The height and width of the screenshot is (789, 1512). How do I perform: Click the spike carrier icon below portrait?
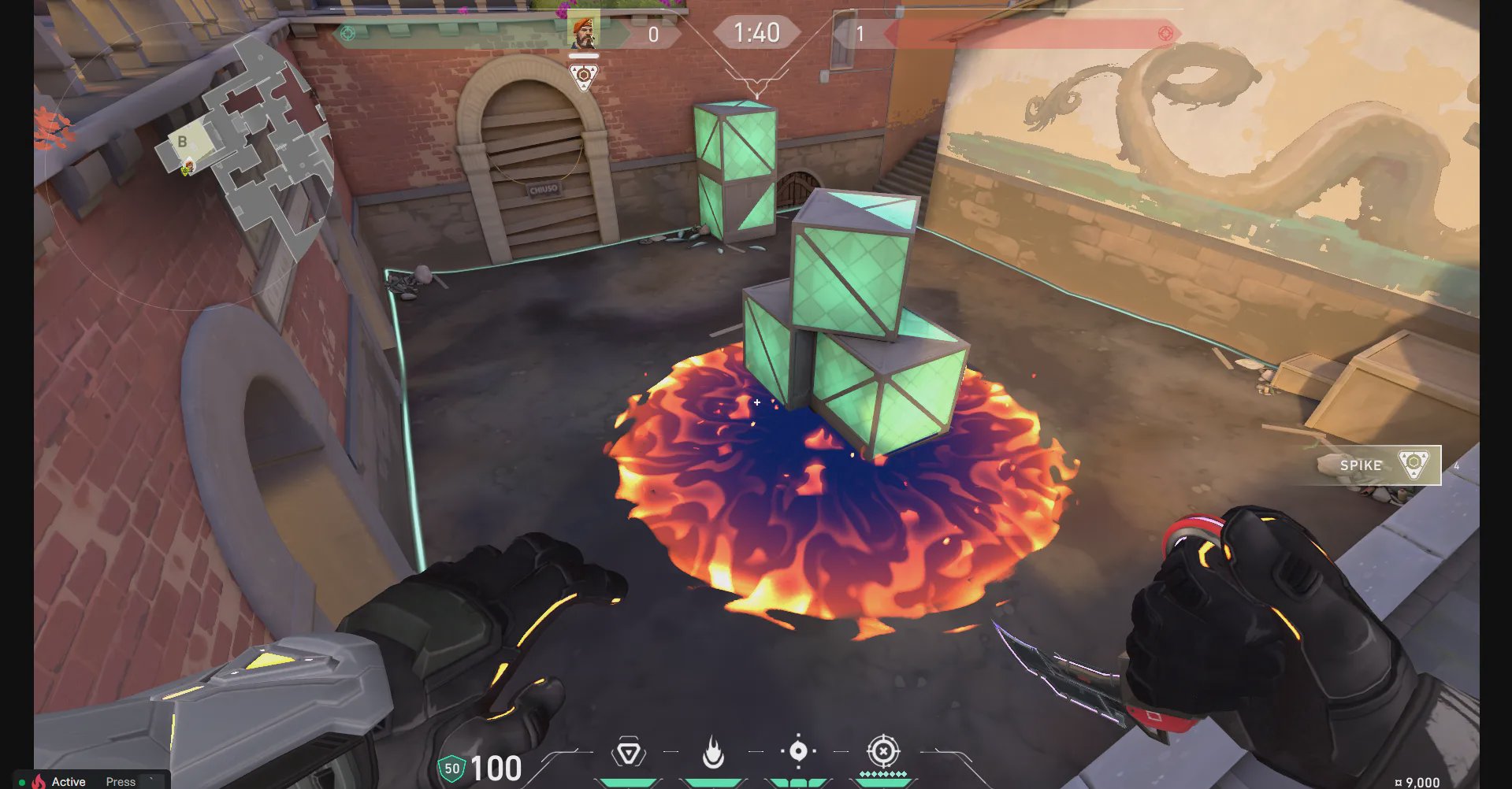(583, 77)
